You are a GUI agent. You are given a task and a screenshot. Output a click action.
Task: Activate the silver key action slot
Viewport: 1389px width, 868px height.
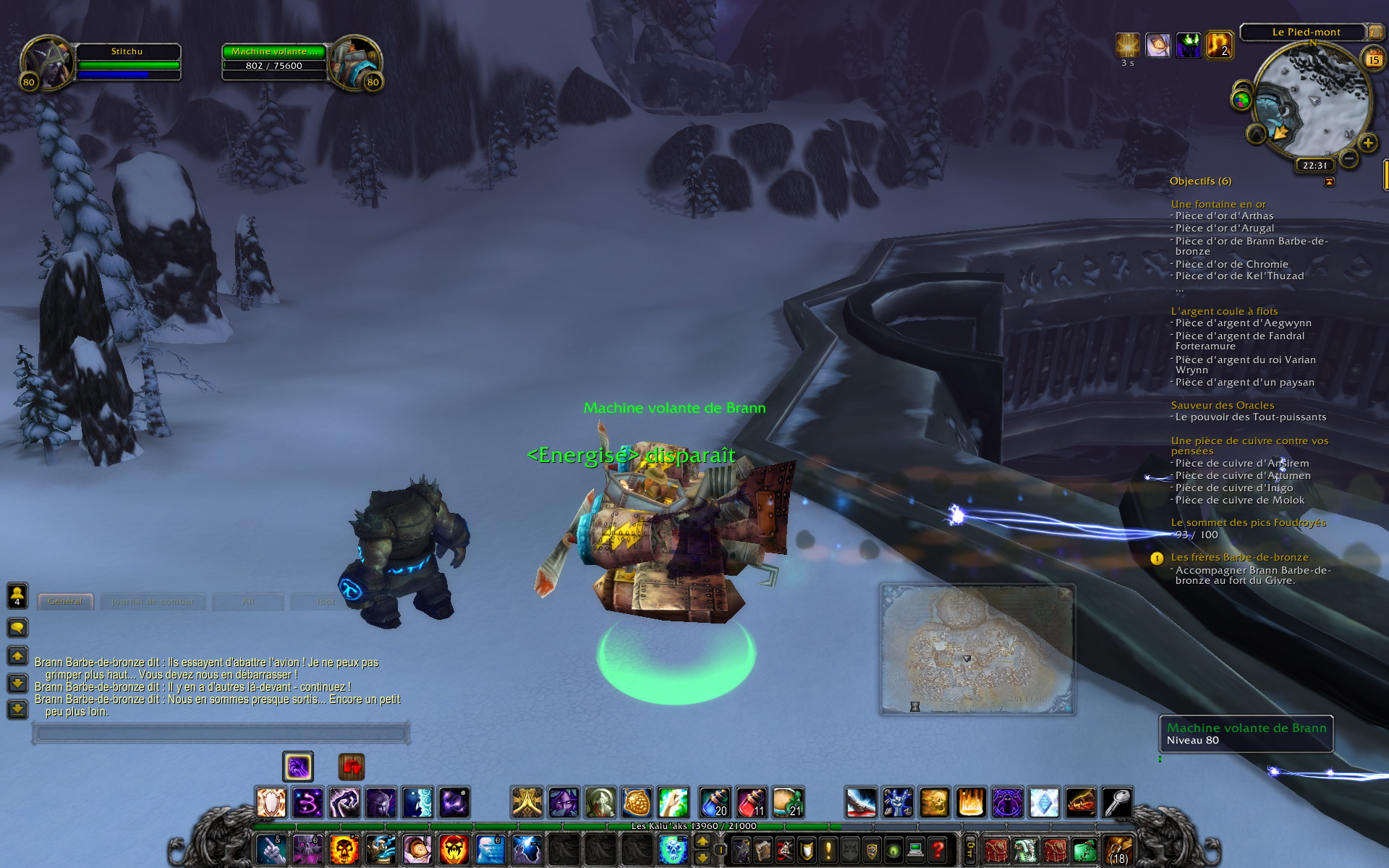click(x=1117, y=802)
